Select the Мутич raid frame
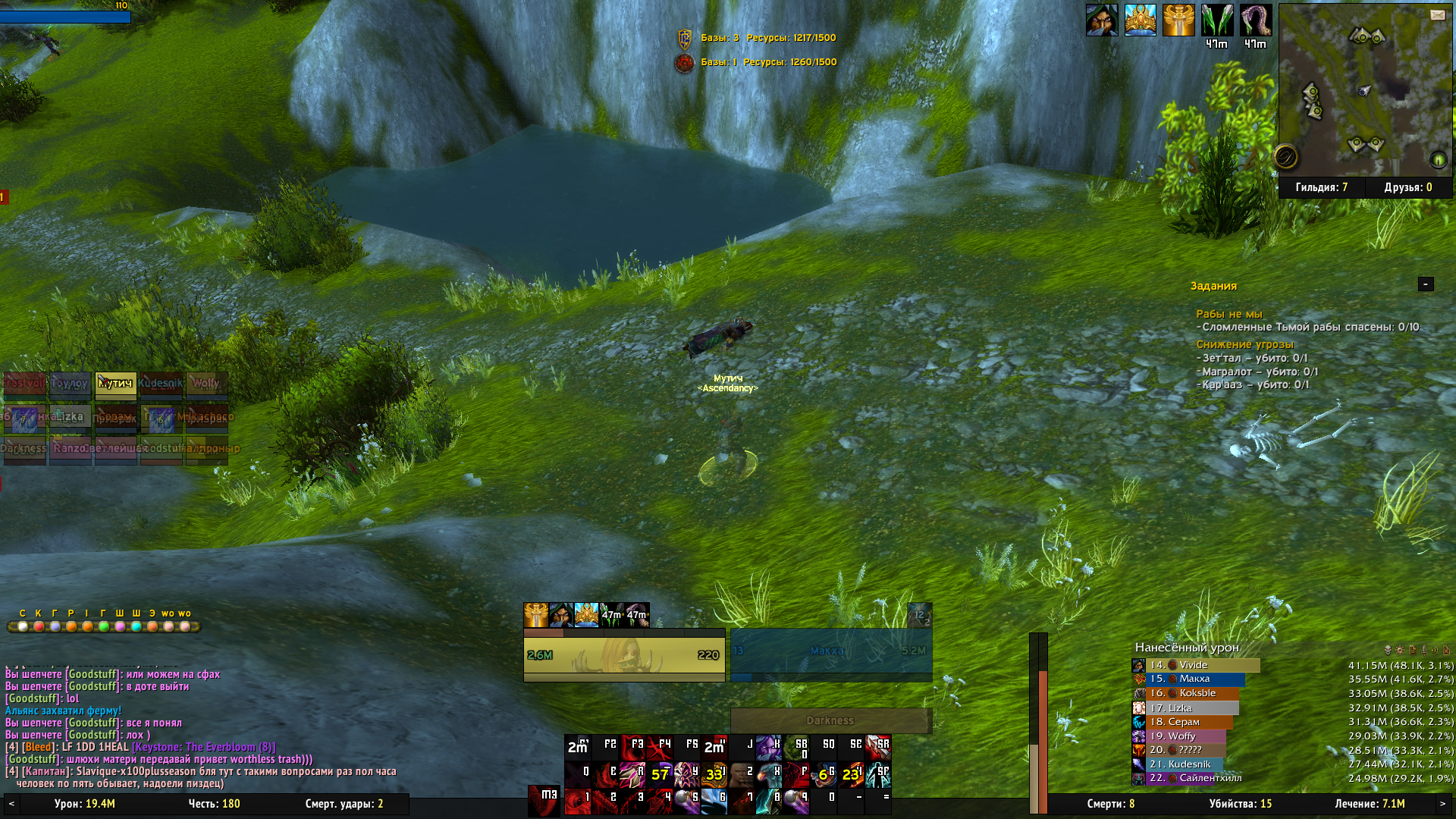The image size is (1456, 819). [x=115, y=384]
